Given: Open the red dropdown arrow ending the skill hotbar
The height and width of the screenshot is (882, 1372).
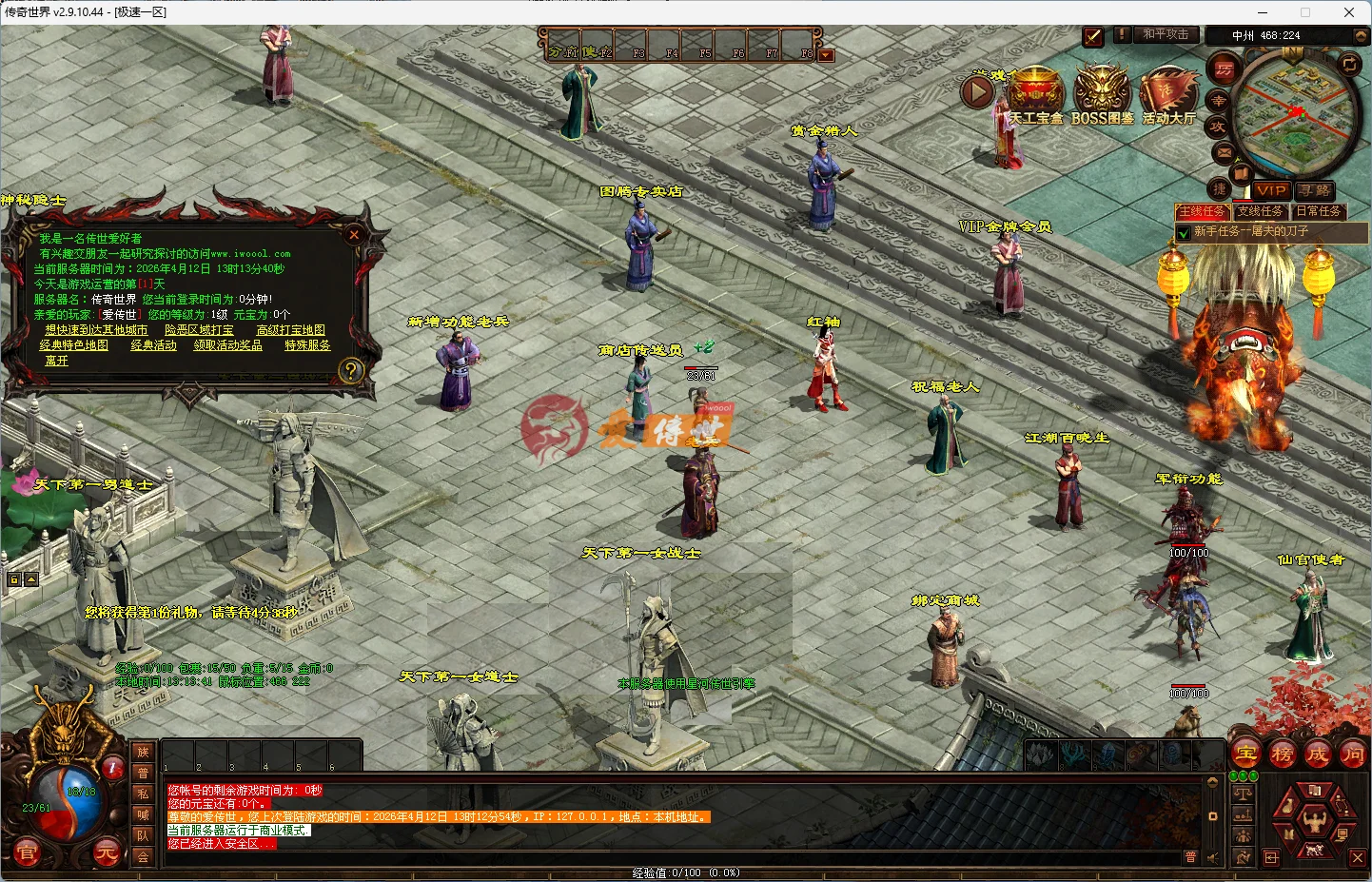Looking at the screenshot, I should click(x=826, y=54).
